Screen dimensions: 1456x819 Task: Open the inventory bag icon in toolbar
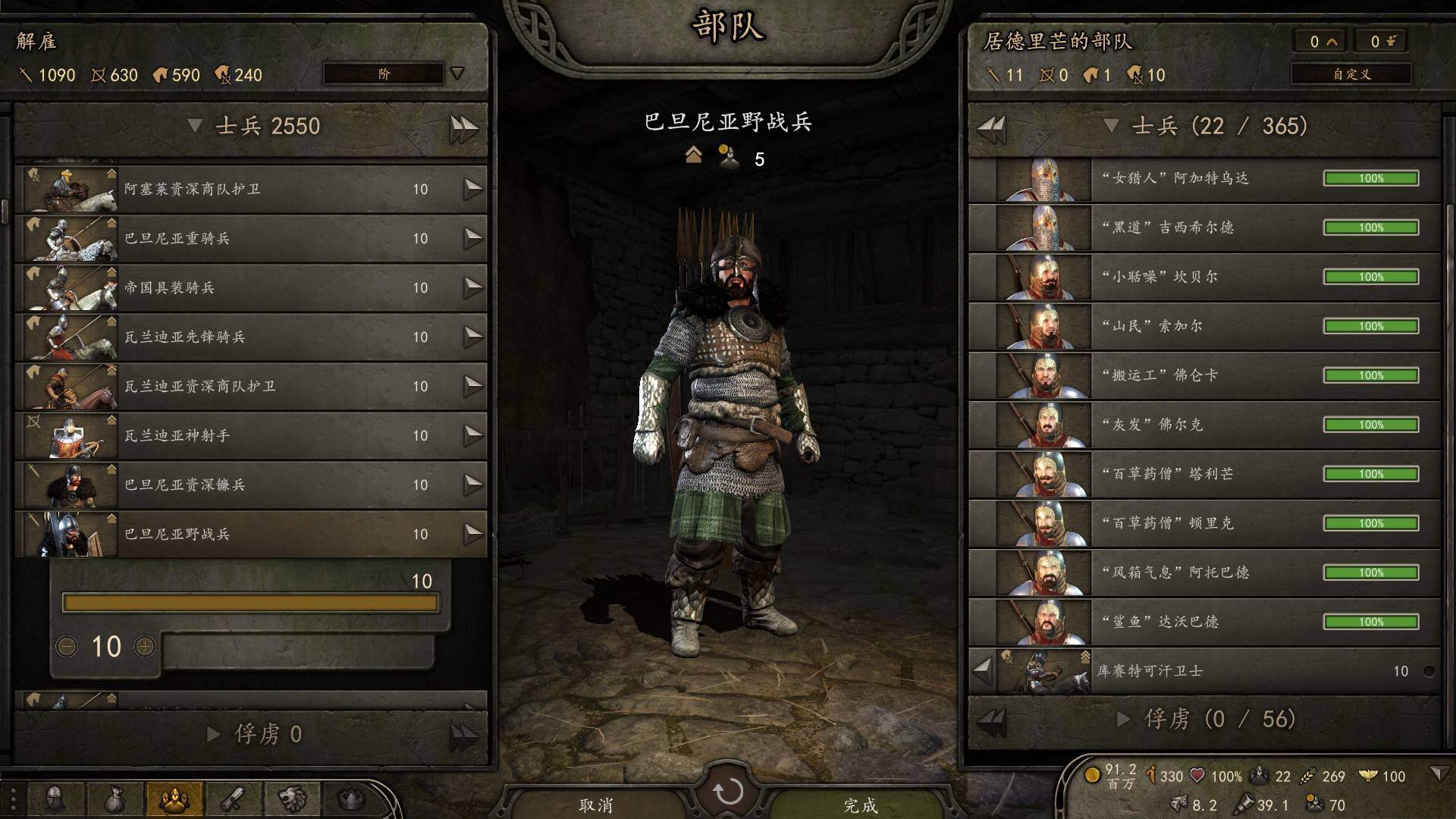click(x=115, y=799)
